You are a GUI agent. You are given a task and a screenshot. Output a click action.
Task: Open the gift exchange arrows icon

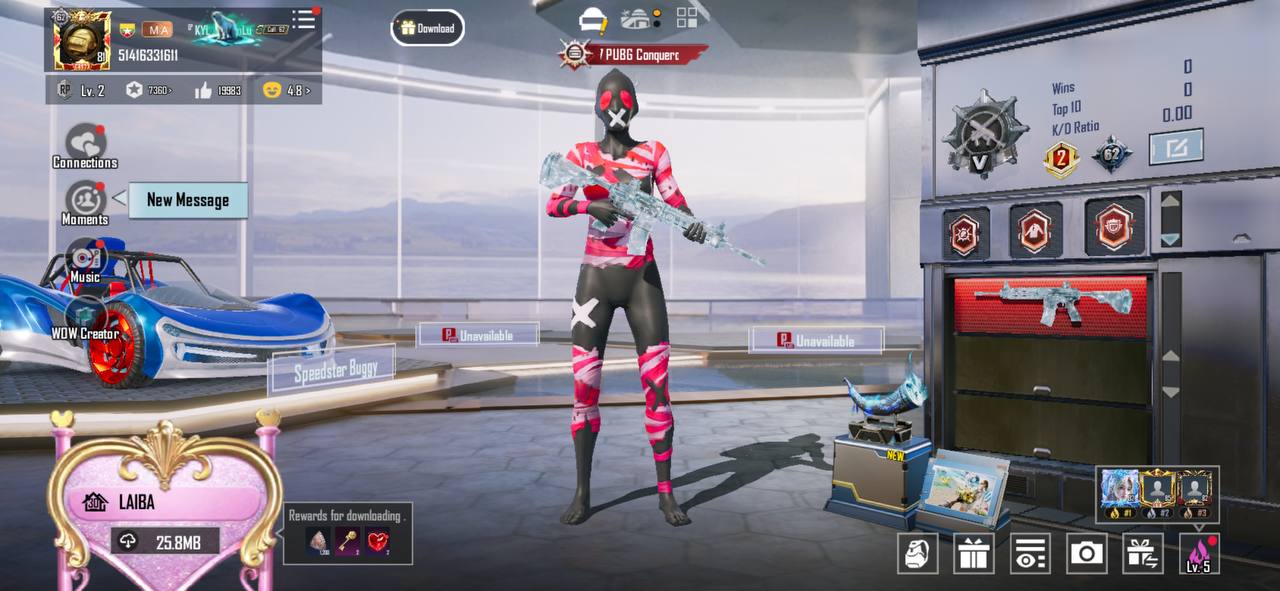point(1142,553)
